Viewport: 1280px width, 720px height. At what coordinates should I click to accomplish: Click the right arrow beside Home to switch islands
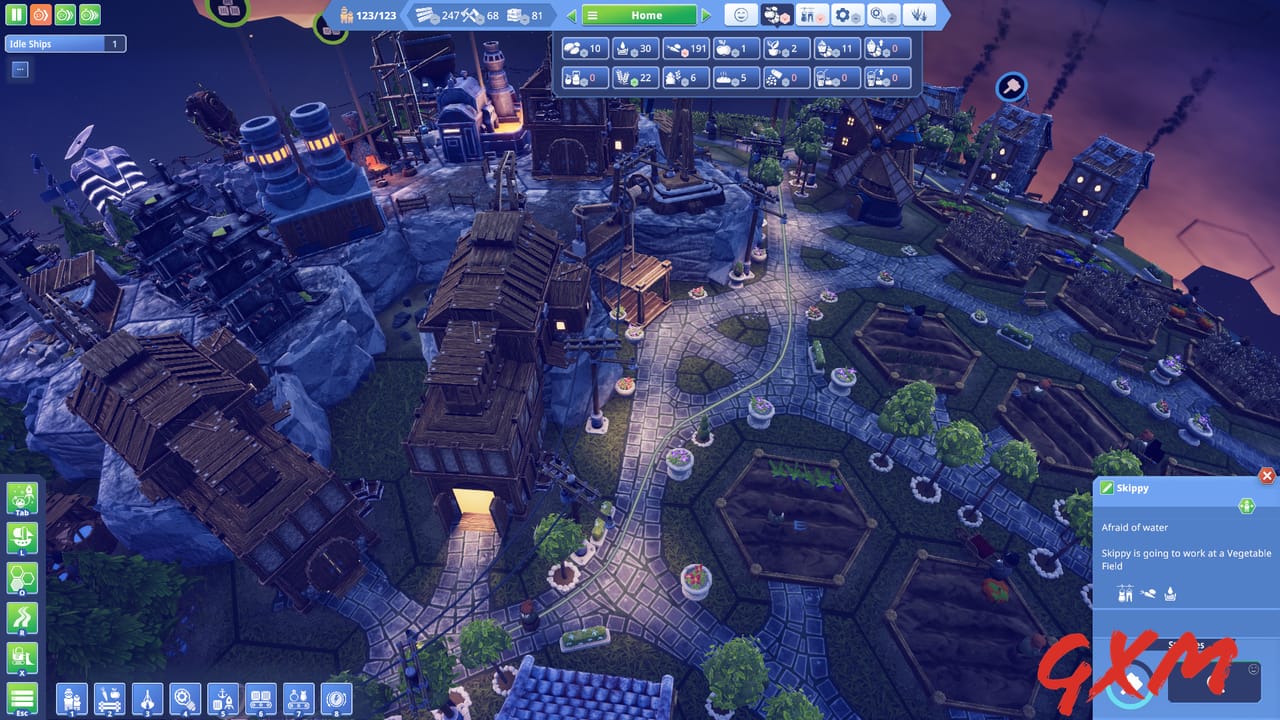point(707,15)
